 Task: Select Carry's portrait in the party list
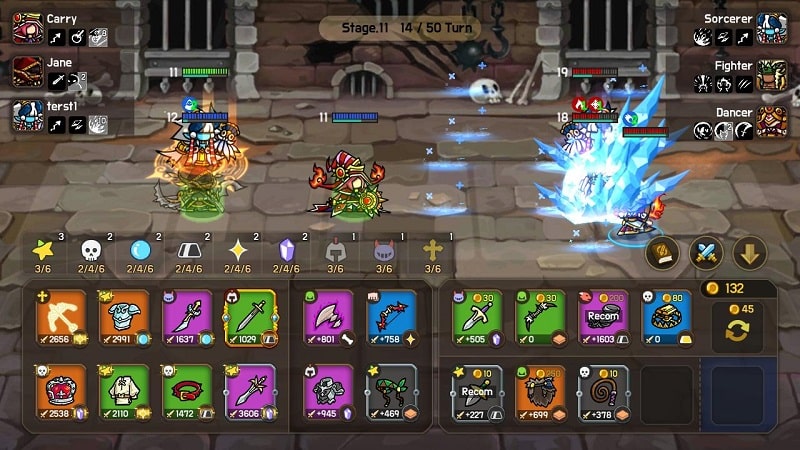27,28
